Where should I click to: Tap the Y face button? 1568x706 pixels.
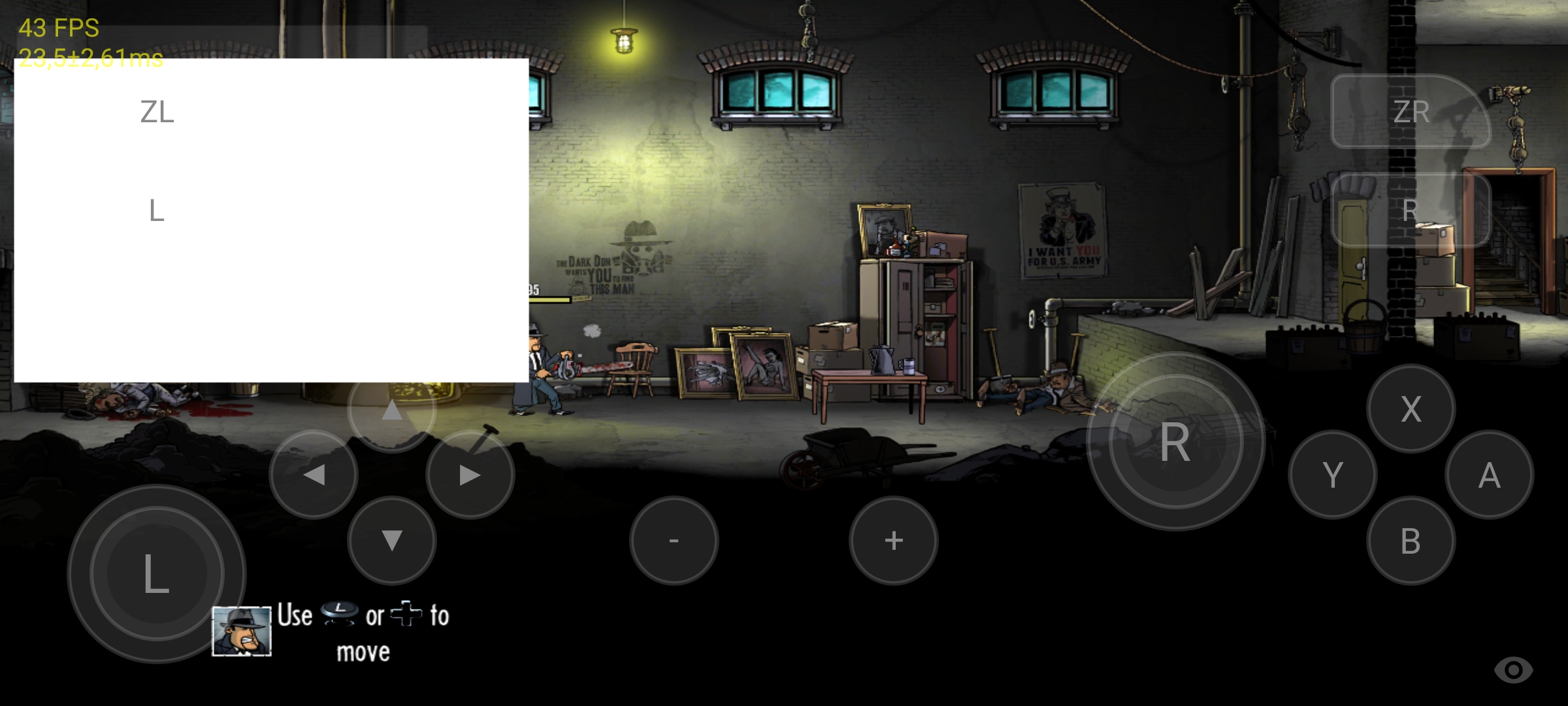[x=1333, y=475]
